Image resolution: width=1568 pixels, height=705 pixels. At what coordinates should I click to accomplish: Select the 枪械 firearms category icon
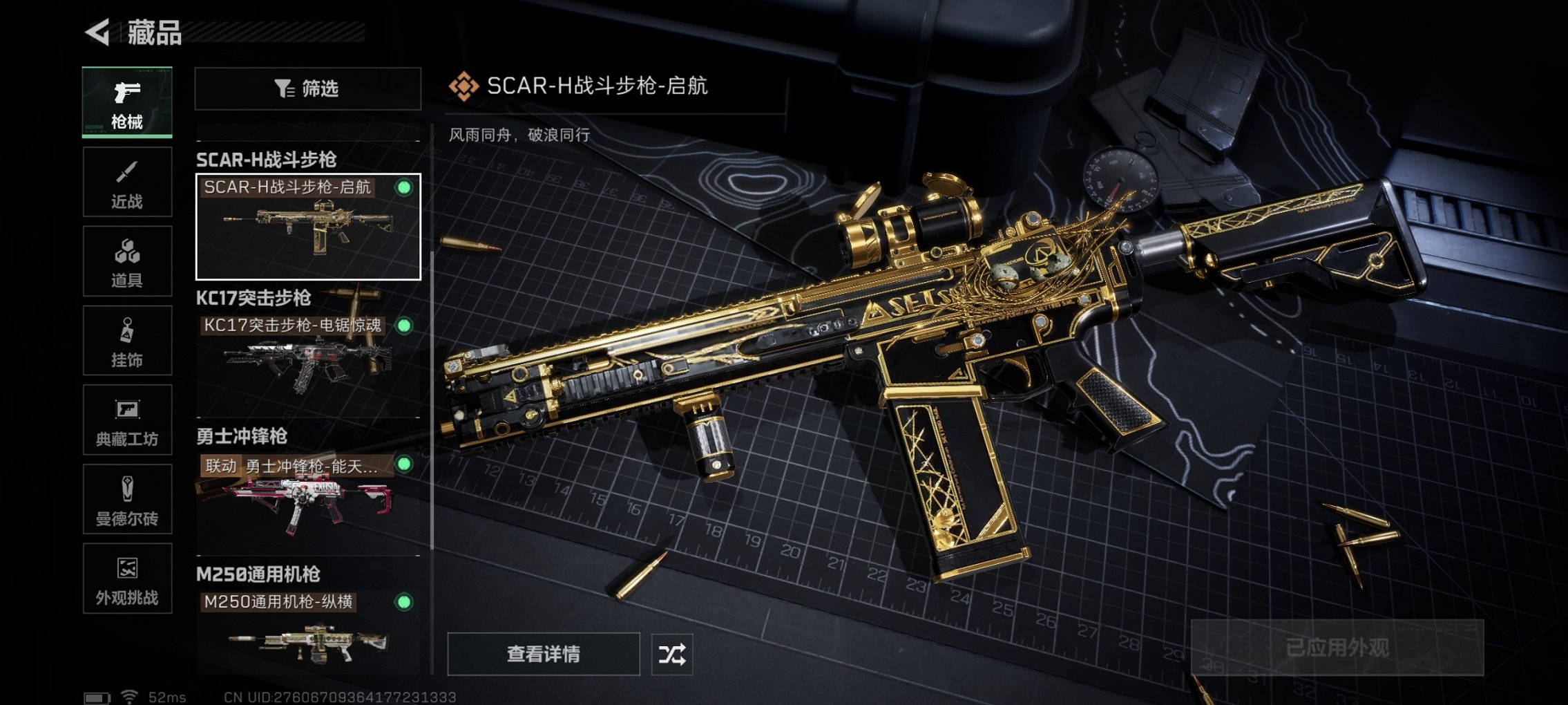[x=126, y=100]
